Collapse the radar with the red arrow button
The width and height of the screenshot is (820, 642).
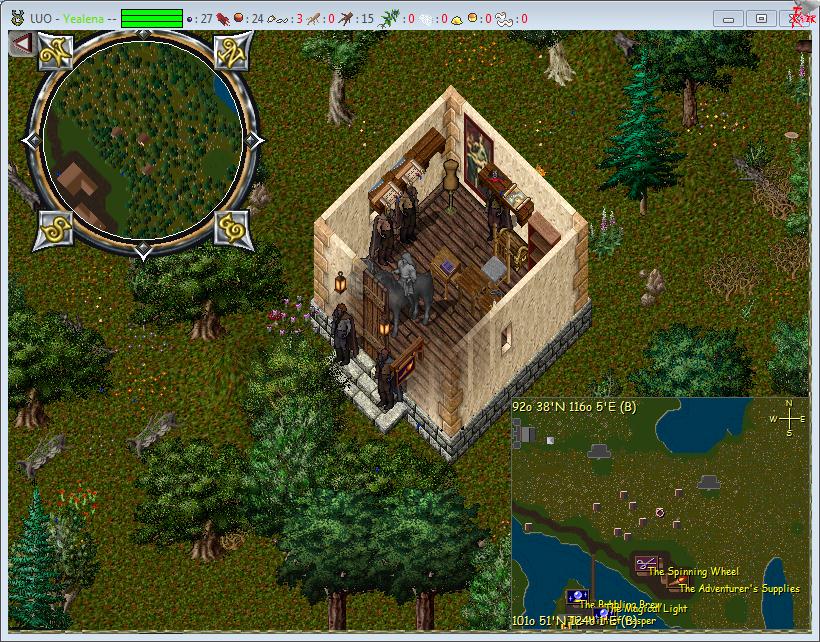tap(21, 45)
